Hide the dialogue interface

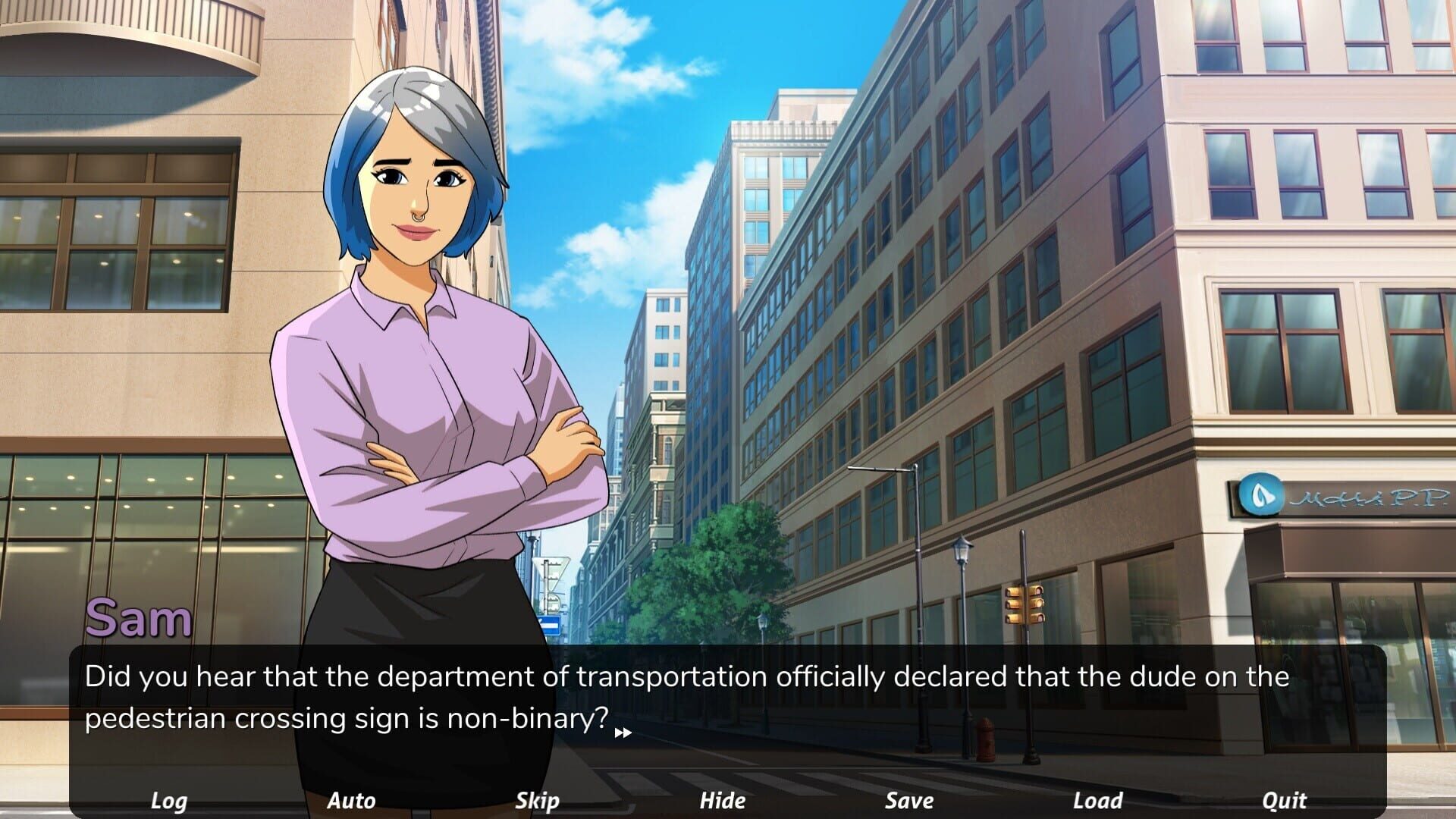pyautogui.click(x=723, y=800)
